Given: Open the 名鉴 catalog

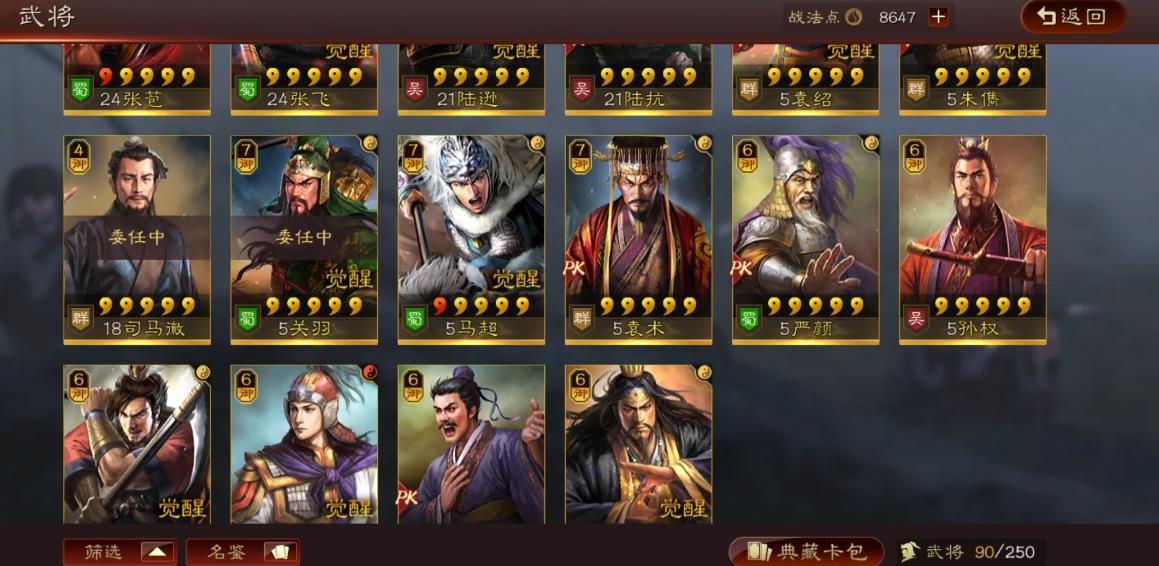Looking at the screenshot, I should pos(242,552).
